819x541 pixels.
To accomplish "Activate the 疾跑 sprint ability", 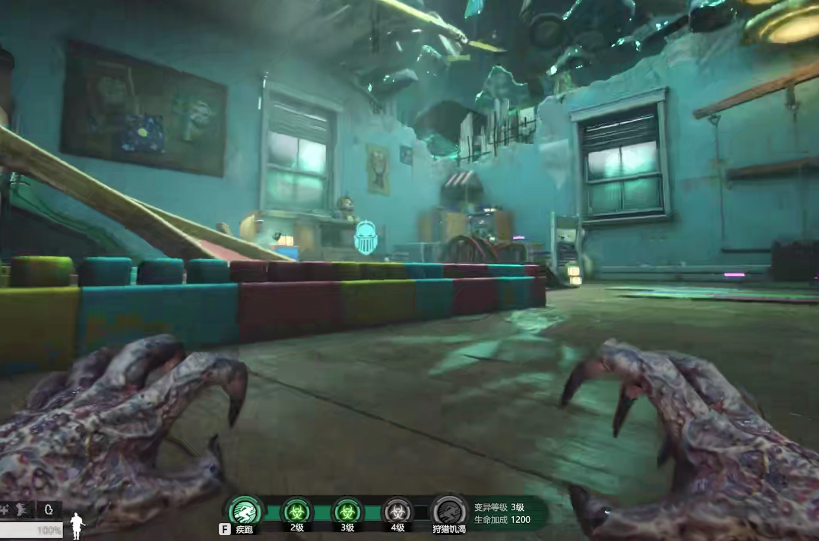I will click(x=246, y=511).
